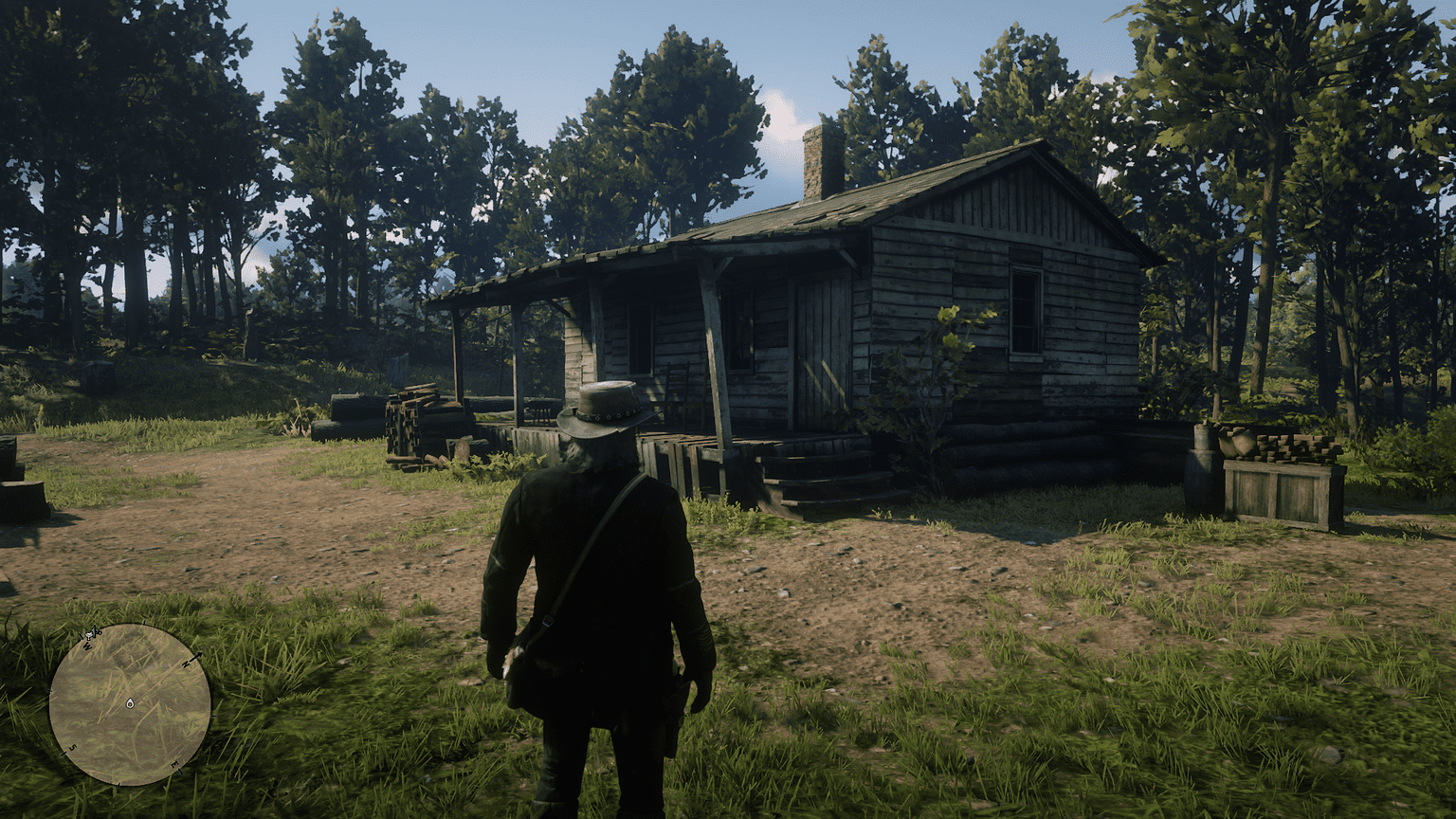Viewport: 1456px width, 819px height.
Task: Click the 'S' compass letter on the minimap
Action: (73, 748)
